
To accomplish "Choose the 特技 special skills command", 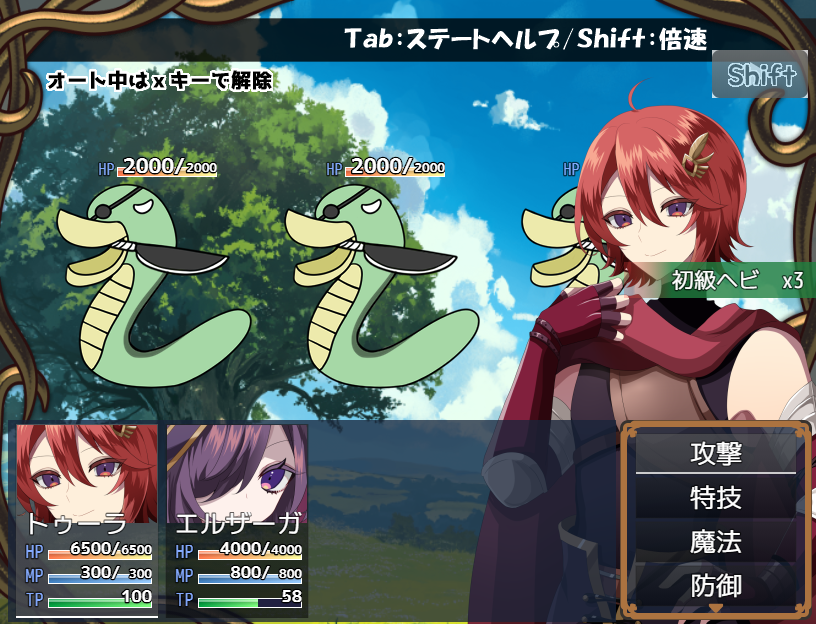I will (716, 497).
